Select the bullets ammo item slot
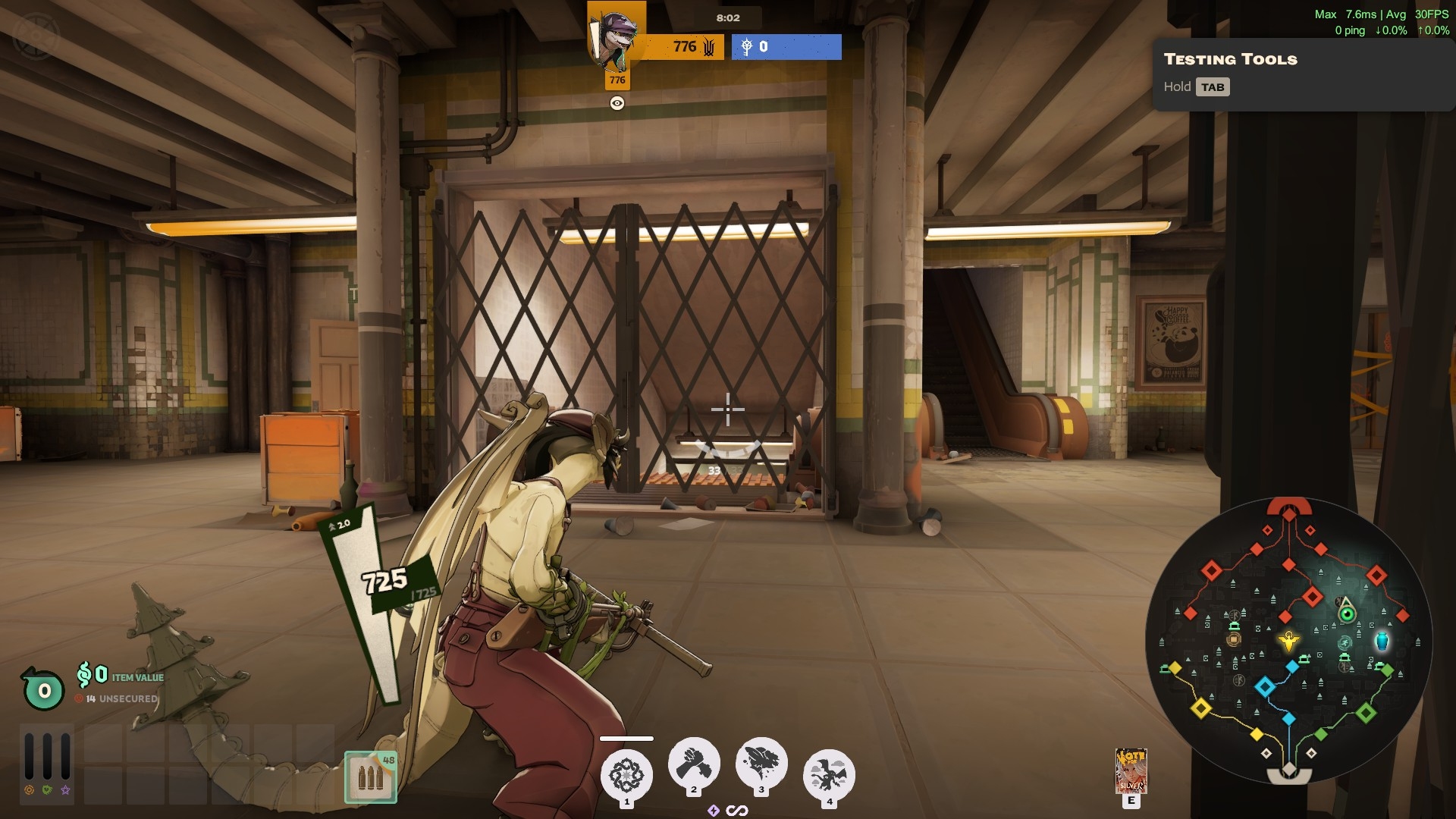 coord(371,777)
